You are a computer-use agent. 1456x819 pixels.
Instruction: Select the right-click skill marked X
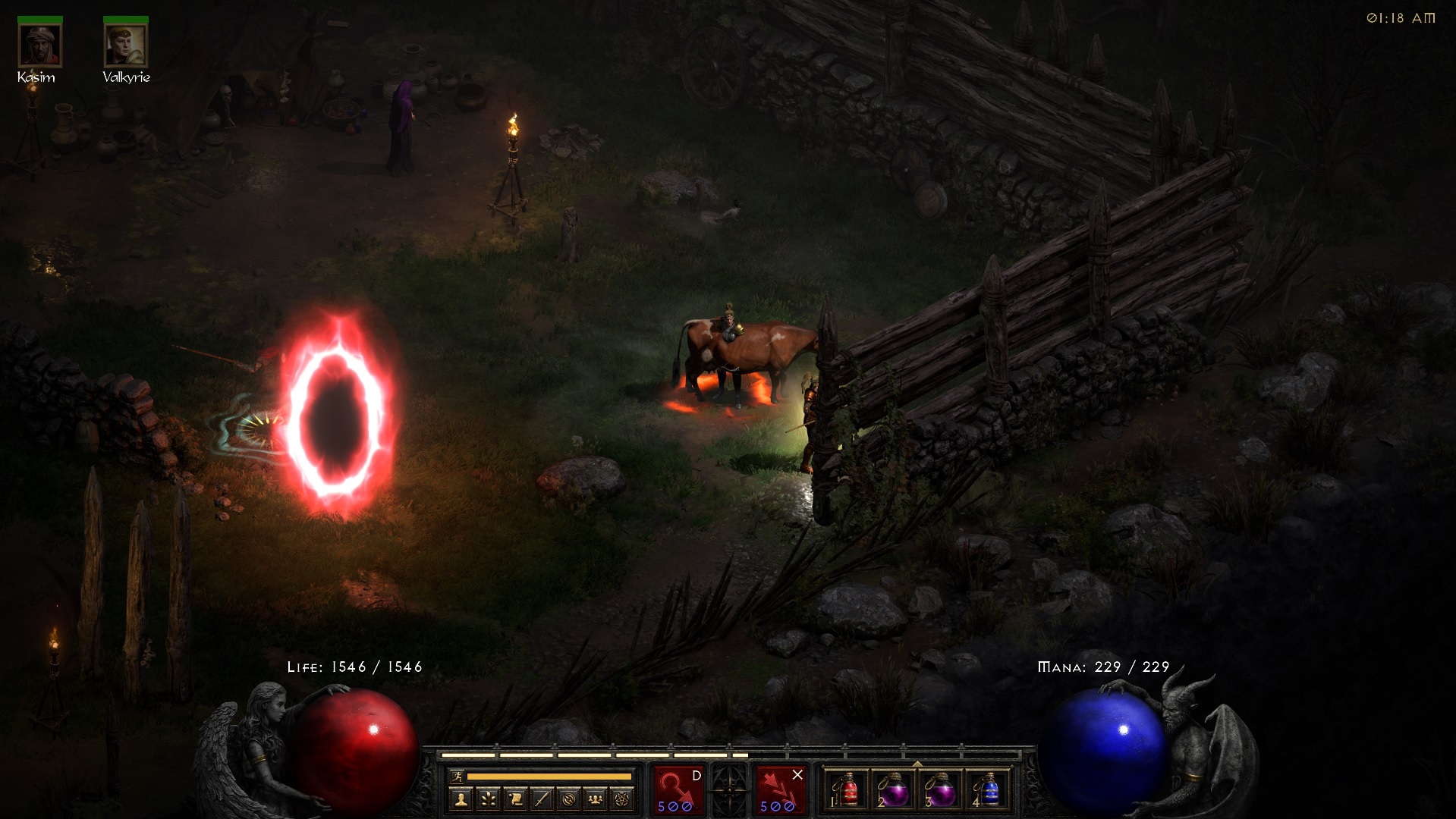[780, 789]
